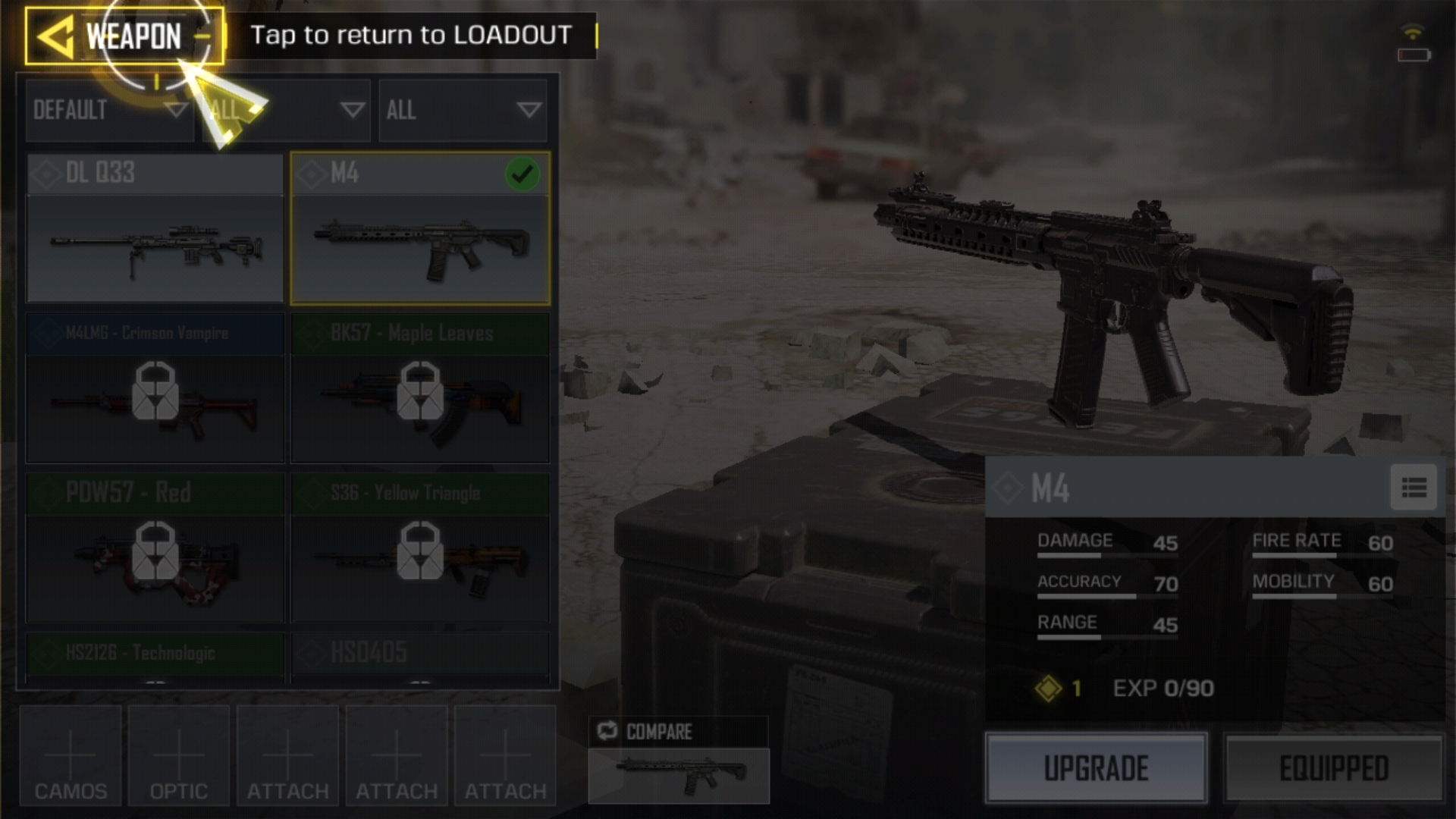Select the PDW57 Red weapon tile
This screenshot has height=819, width=1456.
(155, 548)
